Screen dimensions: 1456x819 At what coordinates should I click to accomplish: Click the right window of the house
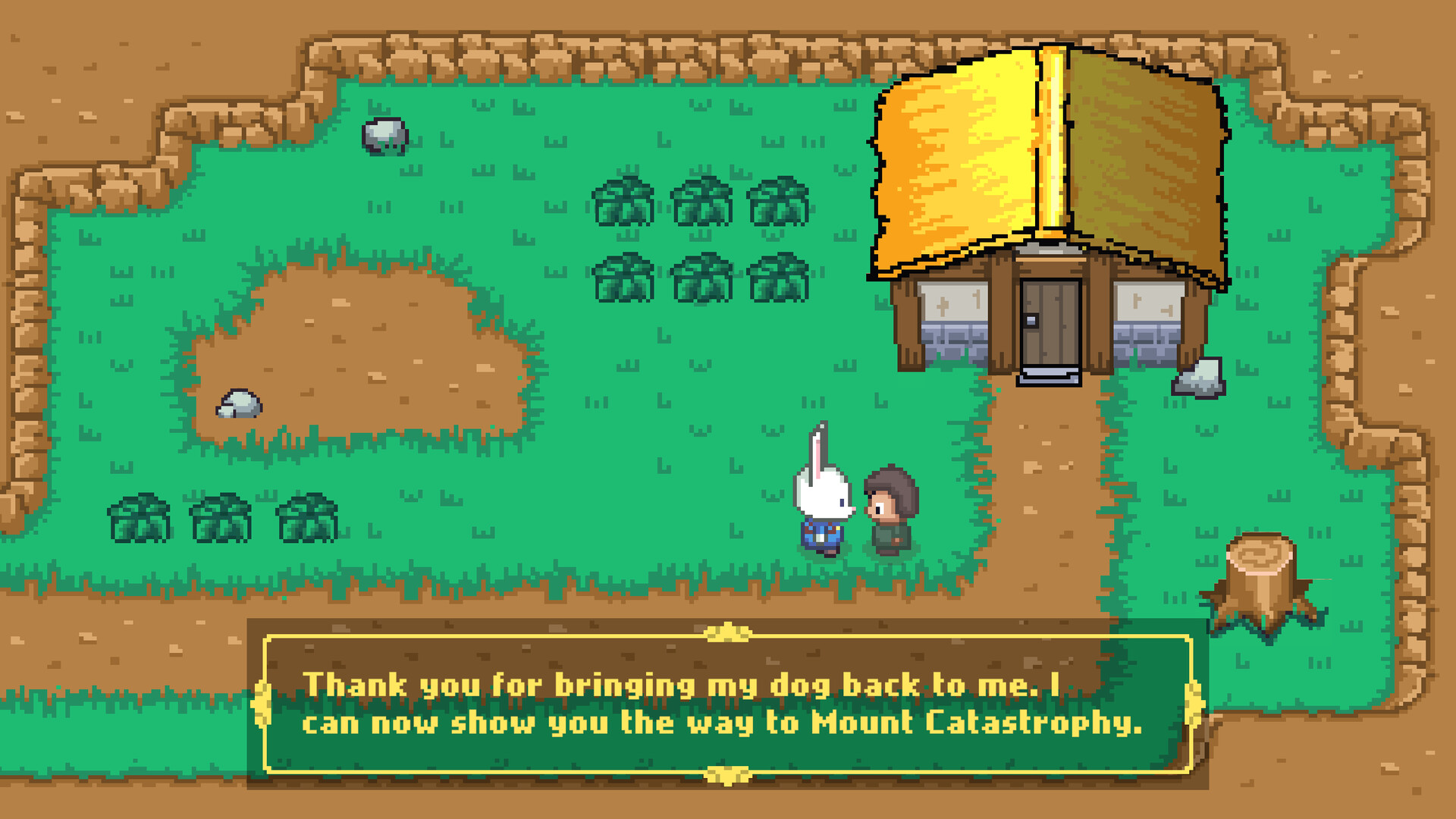point(1147,303)
